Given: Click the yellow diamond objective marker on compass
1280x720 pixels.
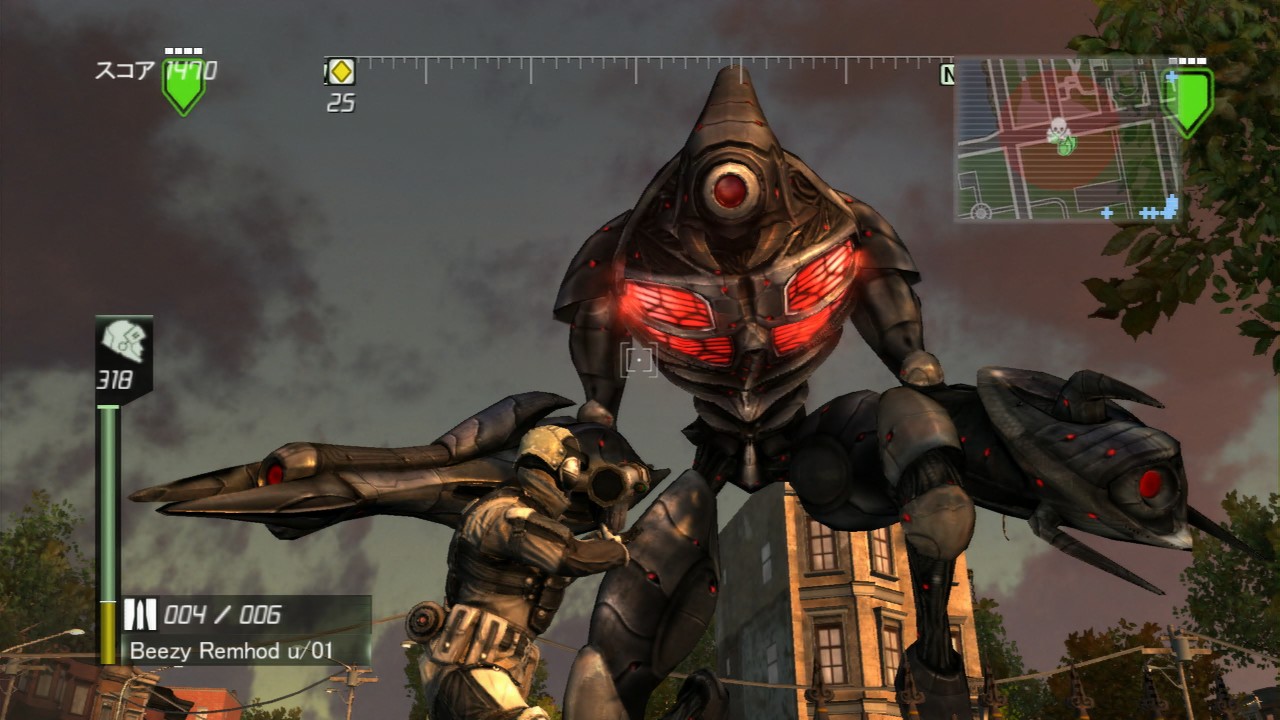Looking at the screenshot, I should tap(342, 72).
